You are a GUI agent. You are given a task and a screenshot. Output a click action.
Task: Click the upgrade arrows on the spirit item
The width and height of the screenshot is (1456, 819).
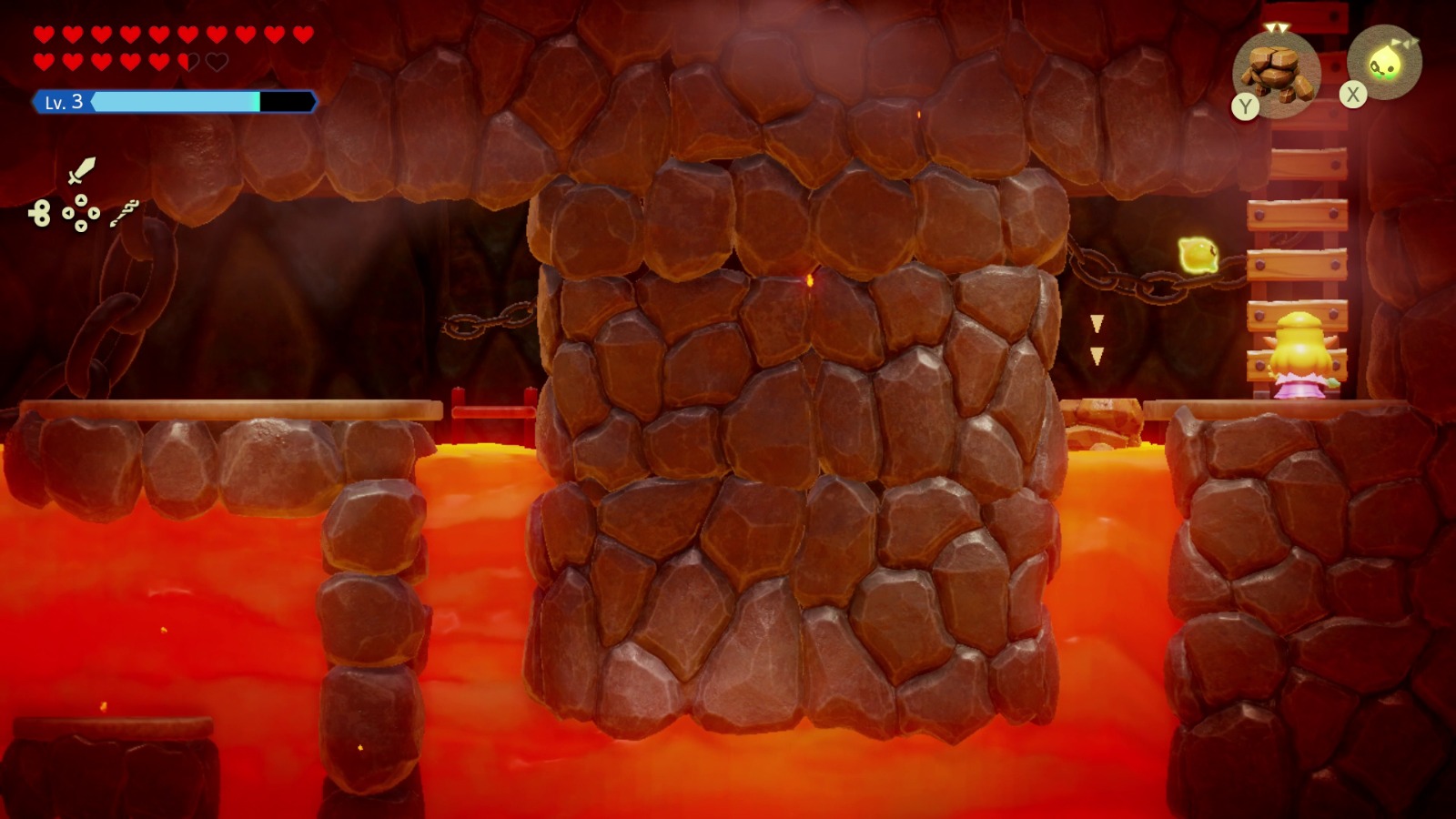[x=1405, y=41]
